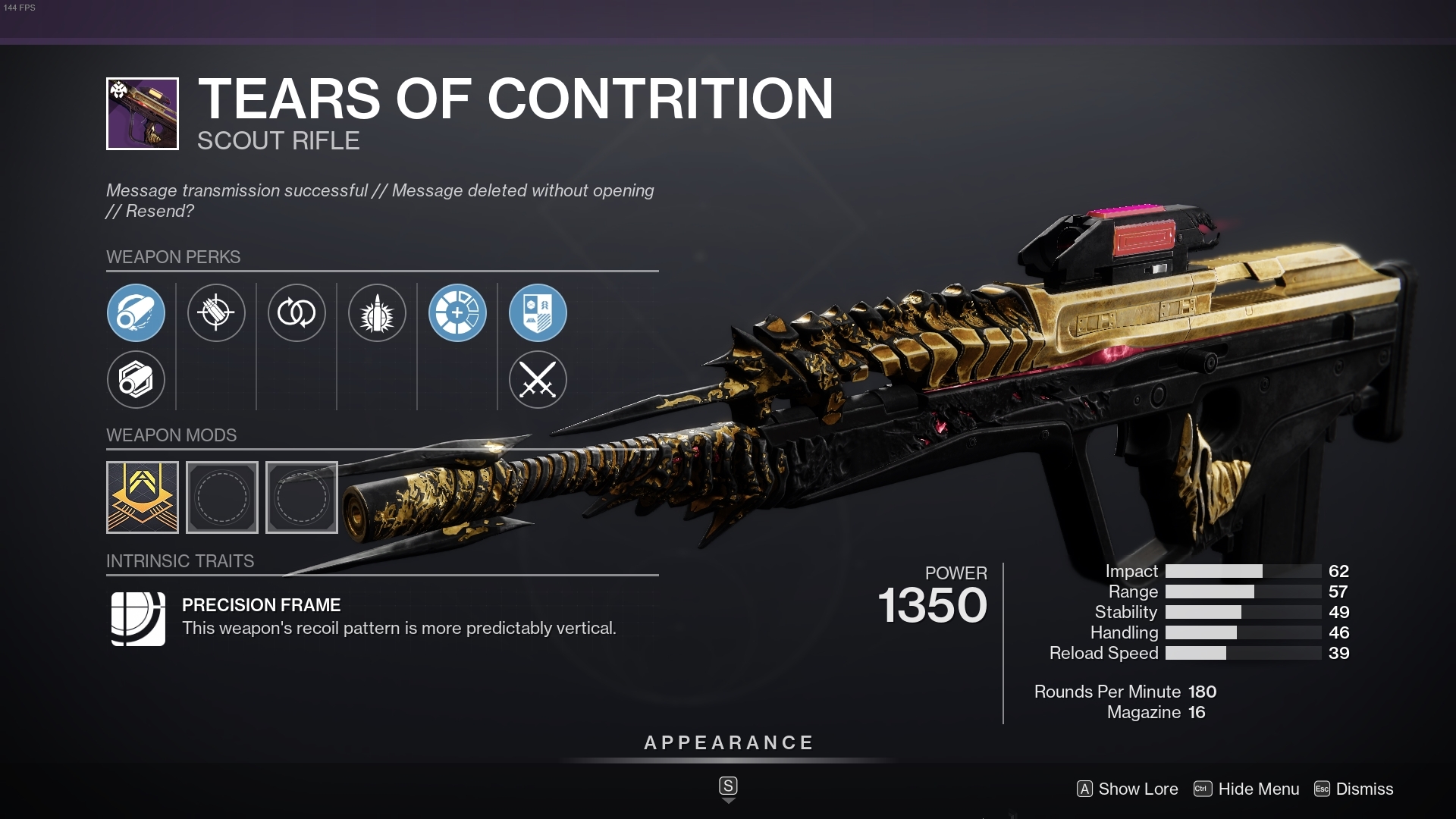Select the bullets-in-crosshair magazine perk
Screen dimensions: 1456x819
coord(217,313)
